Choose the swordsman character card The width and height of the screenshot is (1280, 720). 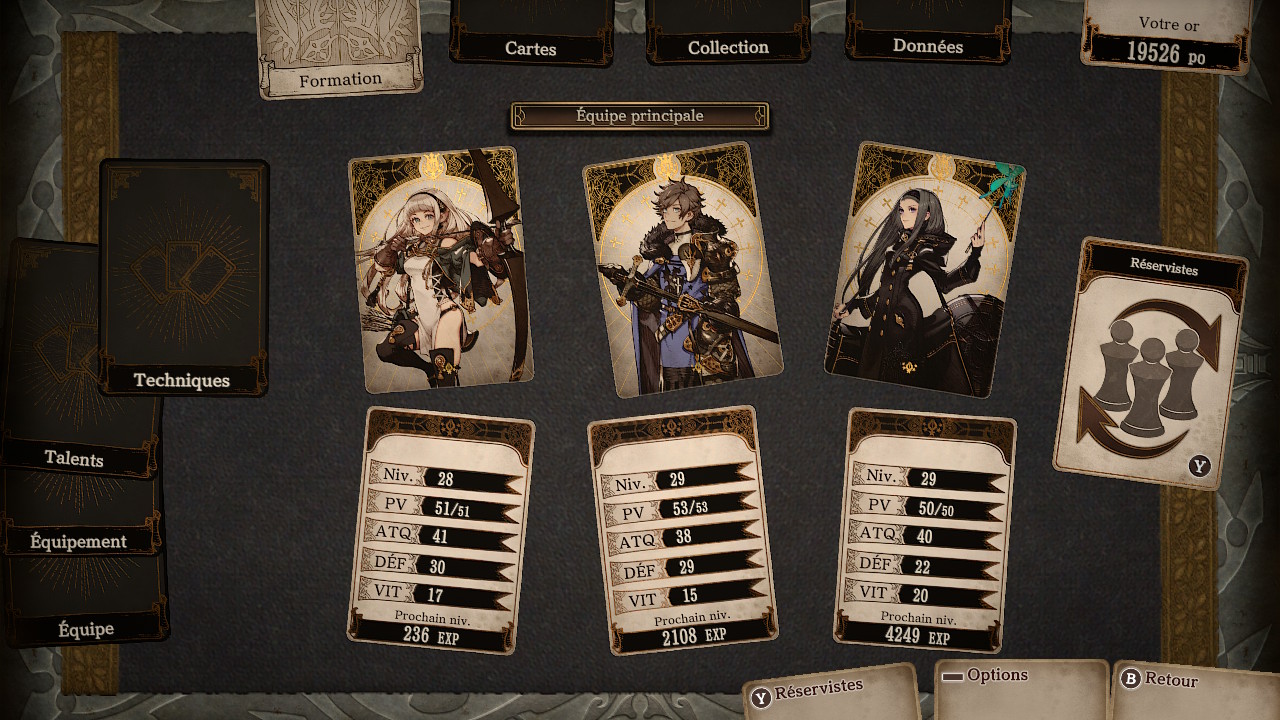pyautogui.click(x=682, y=270)
